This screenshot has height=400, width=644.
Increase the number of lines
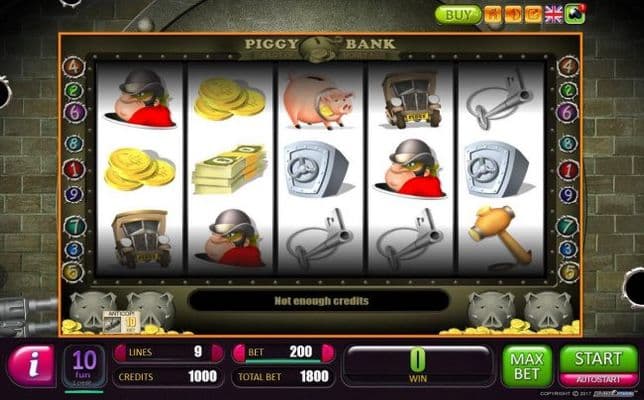tap(218, 352)
